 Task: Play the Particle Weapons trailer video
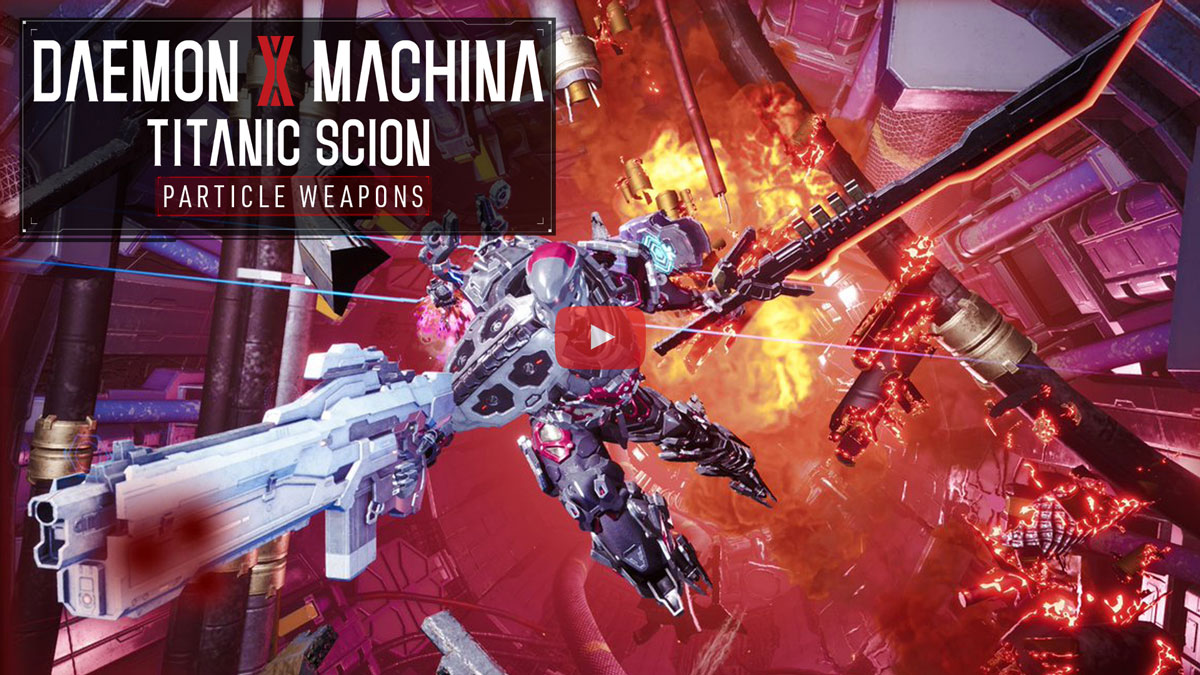(x=600, y=337)
